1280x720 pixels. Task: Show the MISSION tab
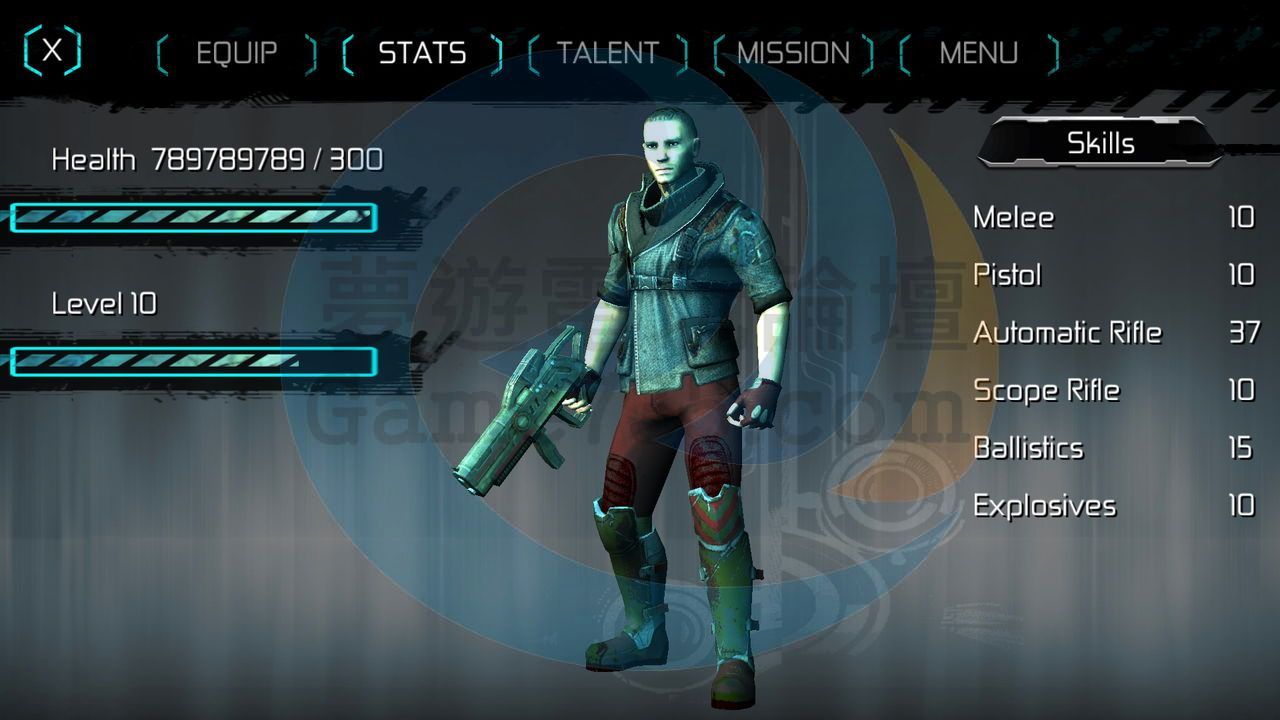(793, 53)
